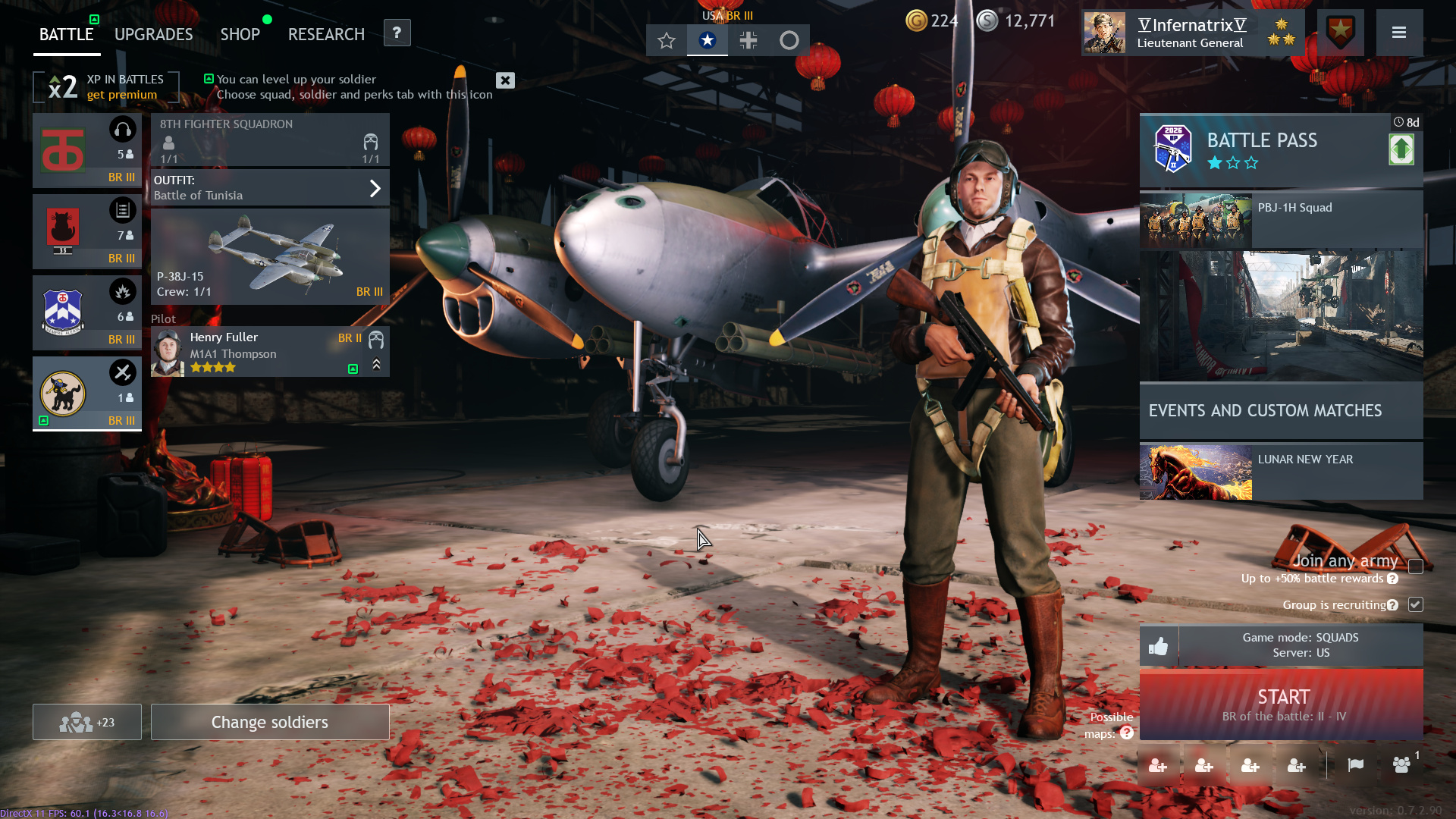
Task: Go to the Research tab
Action: (326, 35)
